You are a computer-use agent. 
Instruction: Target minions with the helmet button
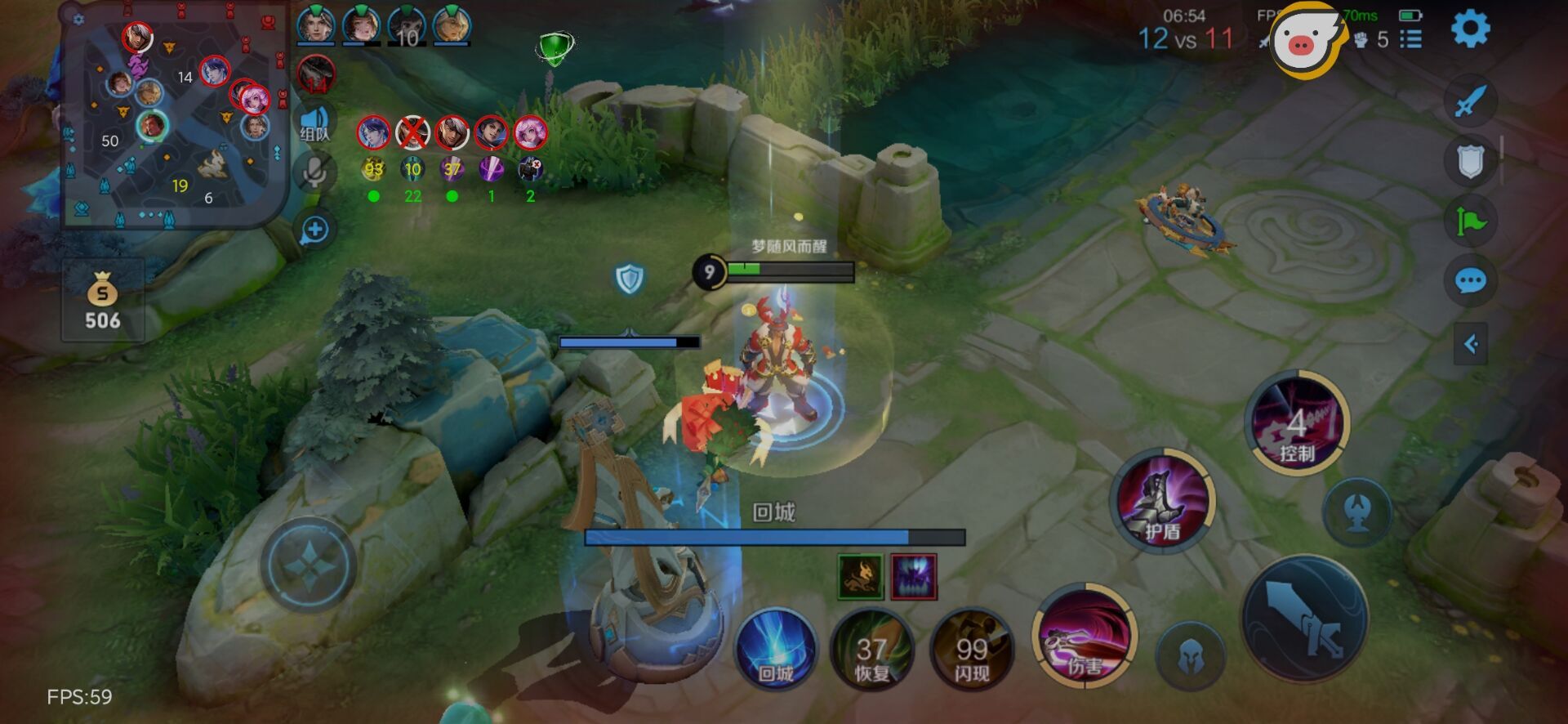pyautogui.click(x=1190, y=655)
